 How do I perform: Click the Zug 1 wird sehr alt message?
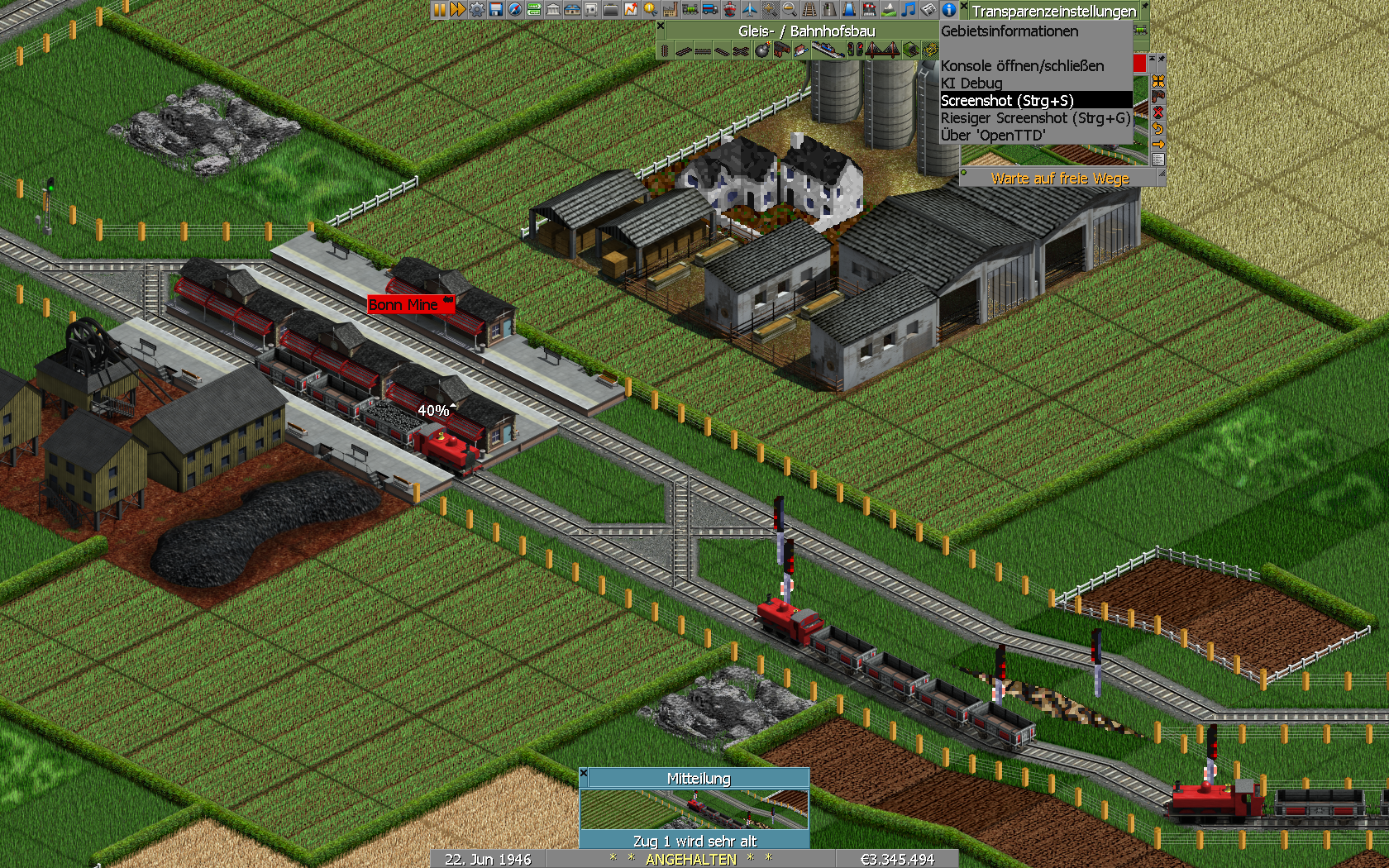coord(694,841)
